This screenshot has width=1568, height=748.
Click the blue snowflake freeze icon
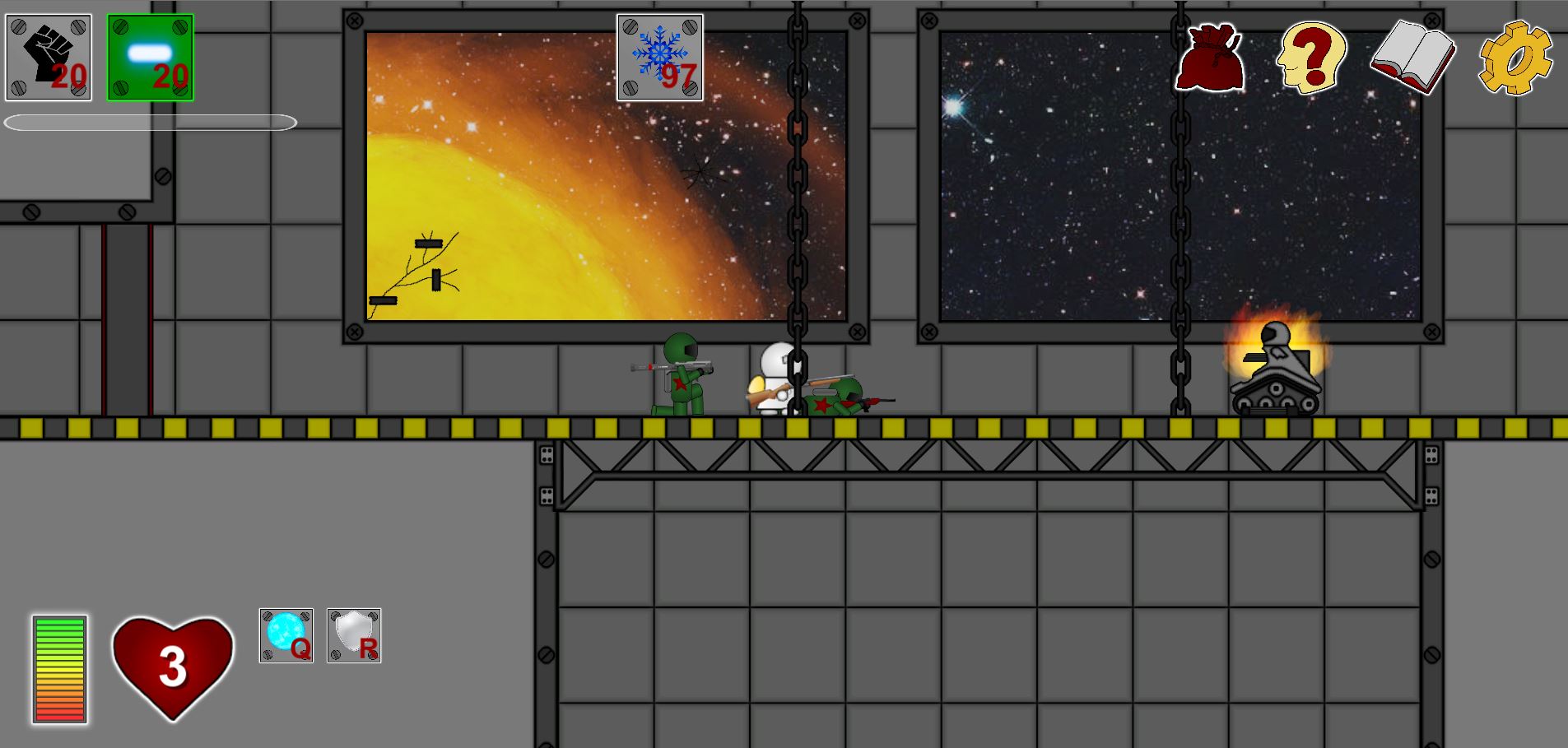point(660,58)
